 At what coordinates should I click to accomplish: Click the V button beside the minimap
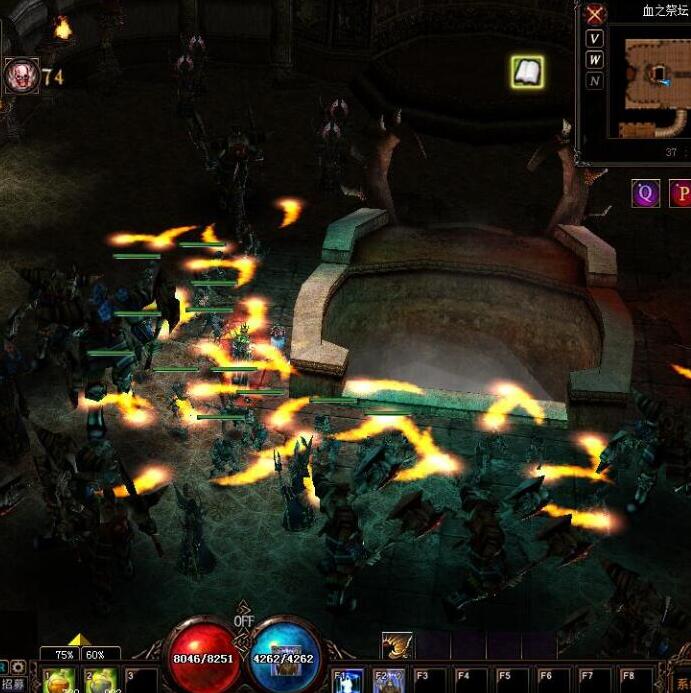click(595, 39)
